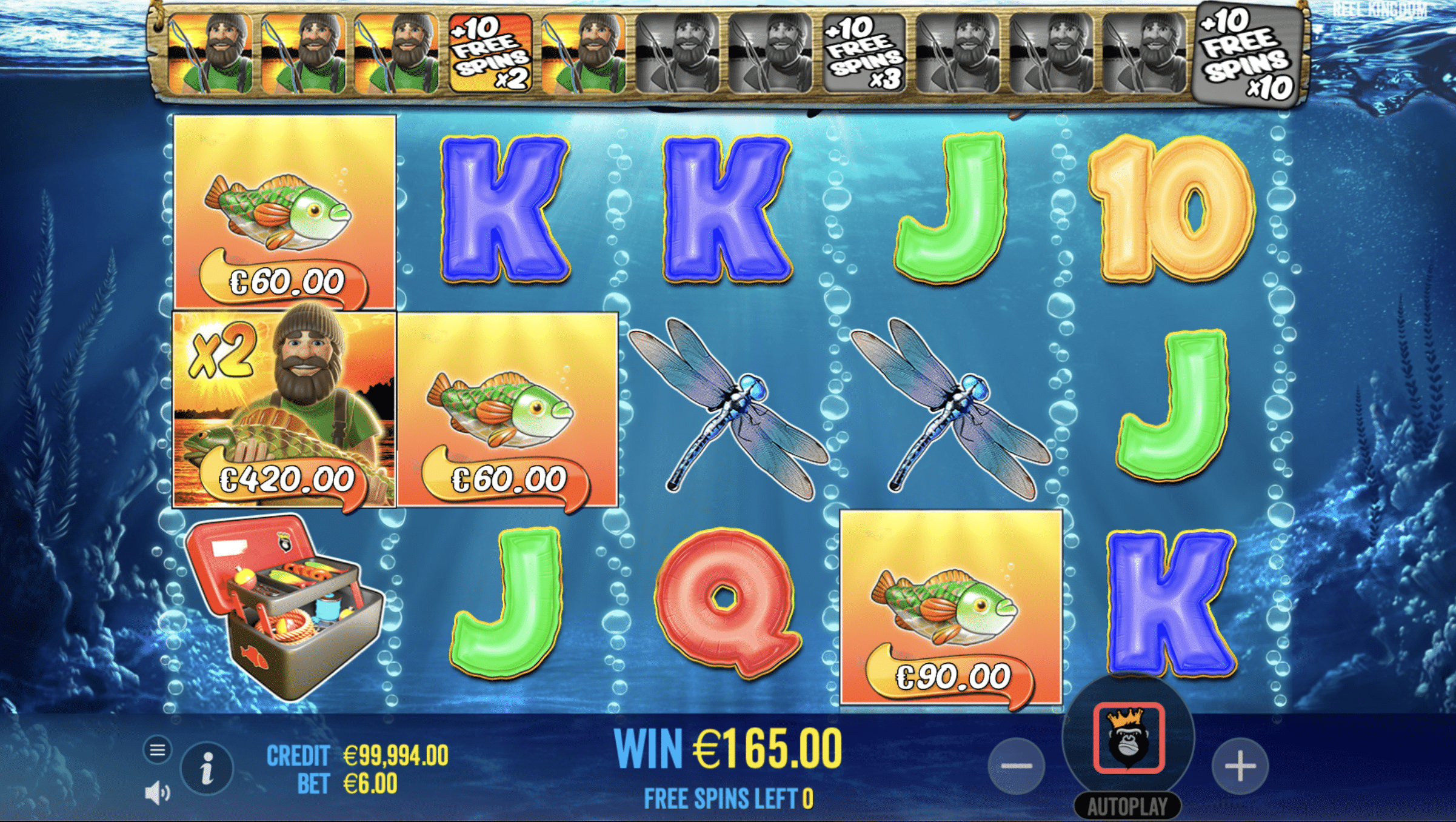Decrease the bet with minus button
The width and height of the screenshot is (1456, 822).
coord(1016,766)
